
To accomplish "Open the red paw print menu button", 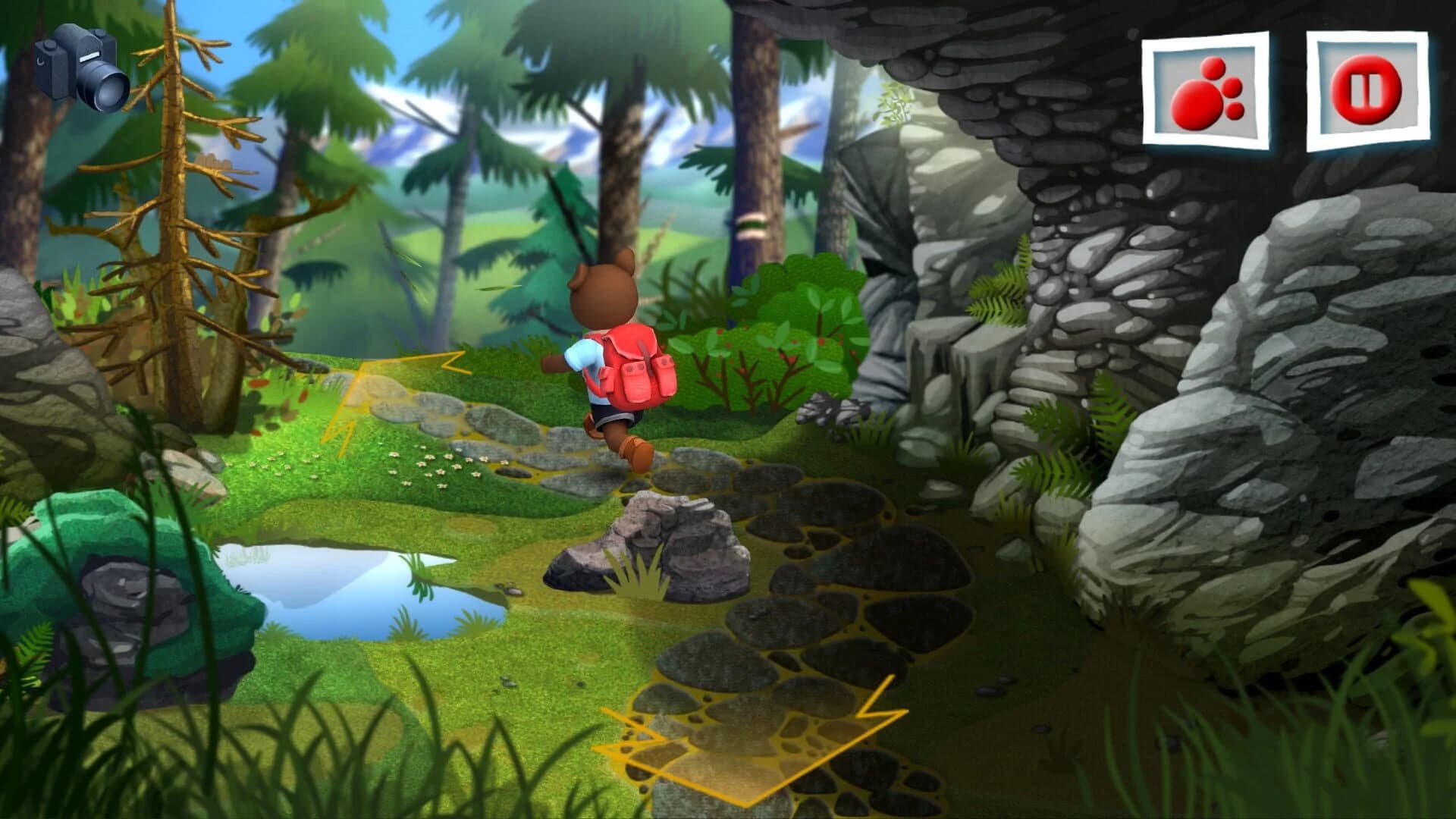I will [x=1206, y=91].
